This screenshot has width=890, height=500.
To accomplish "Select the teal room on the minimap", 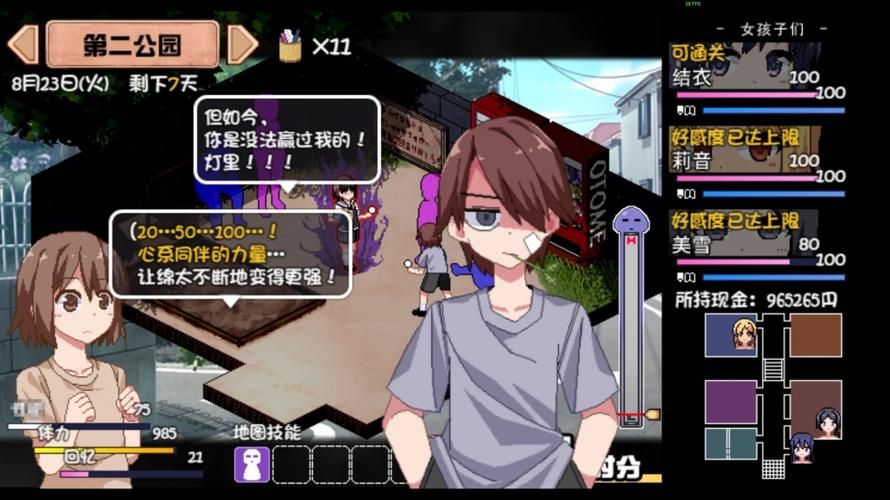I will pos(731,444).
